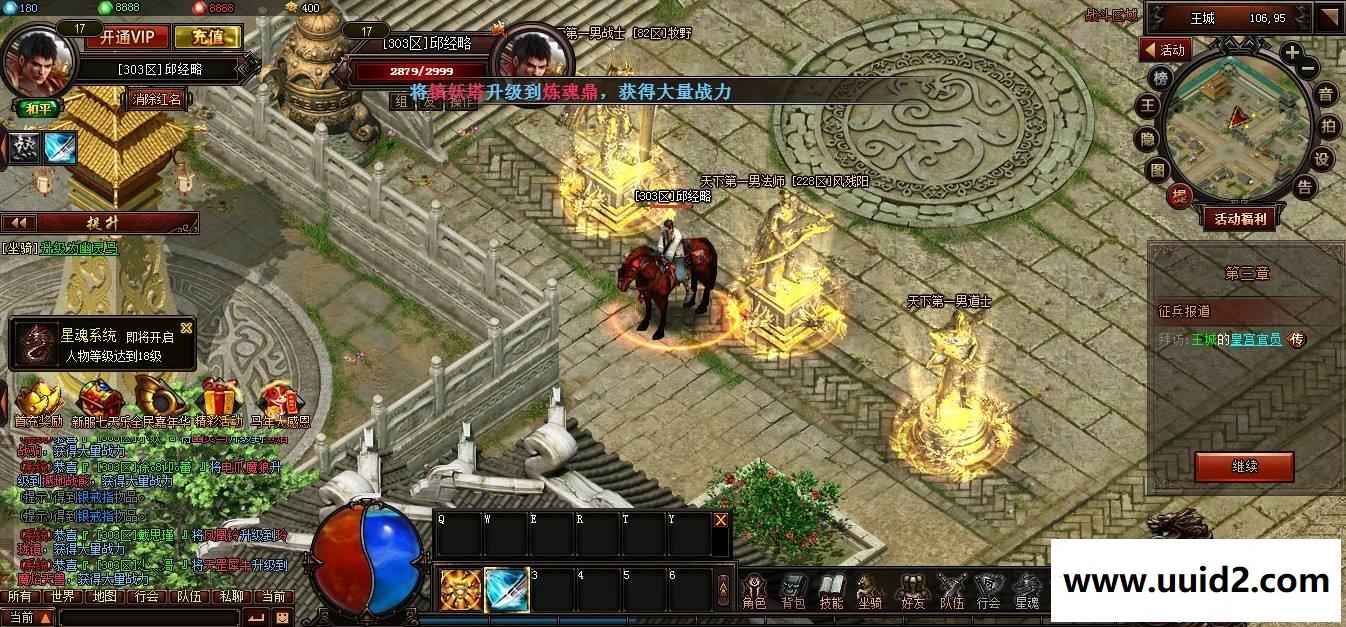This screenshot has width=1346, height=627.
Task: Open the 充值 recharge shop
Action: click(207, 37)
